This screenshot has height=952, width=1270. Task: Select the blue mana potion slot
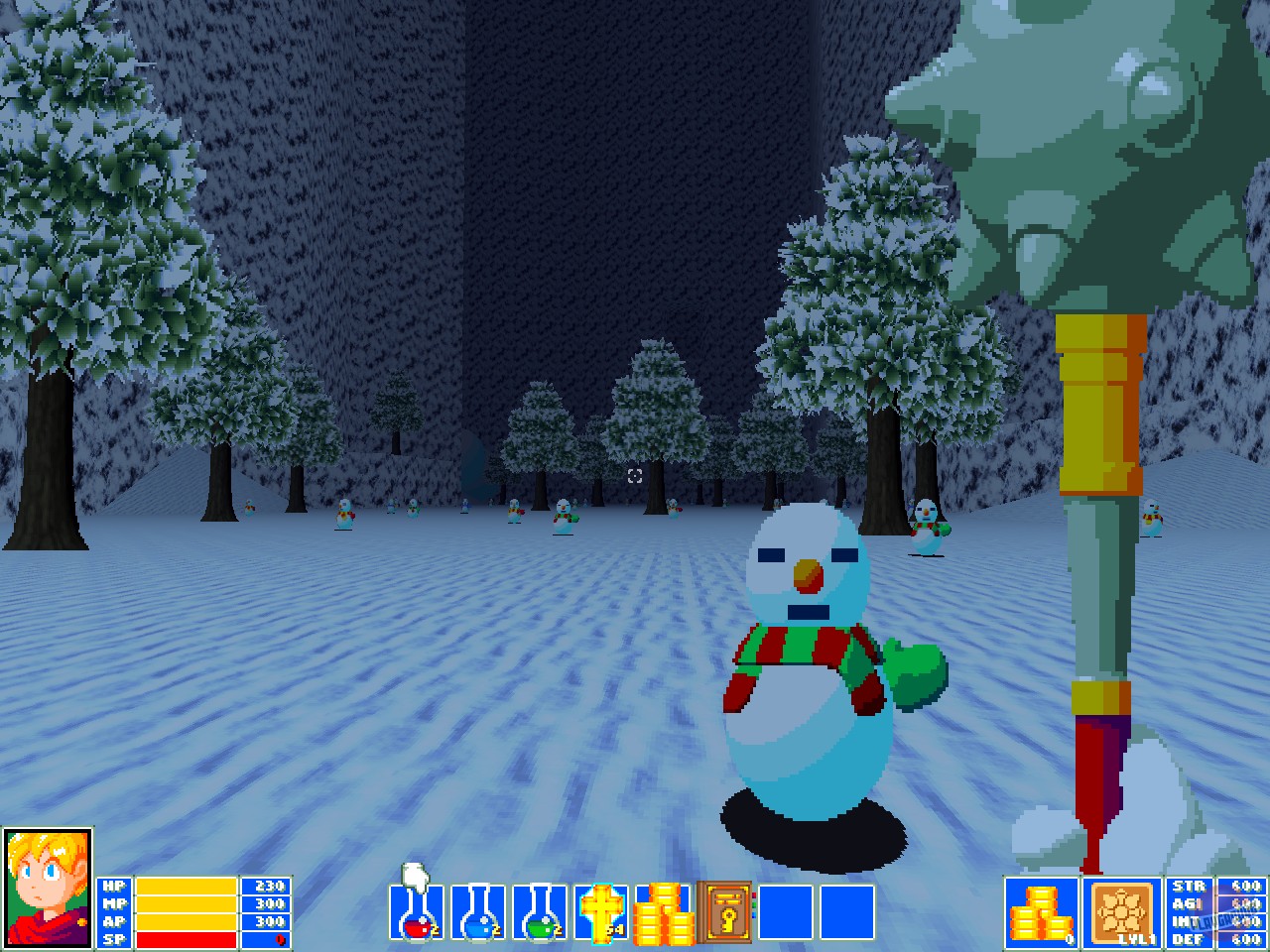pyautogui.click(x=474, y=910)
